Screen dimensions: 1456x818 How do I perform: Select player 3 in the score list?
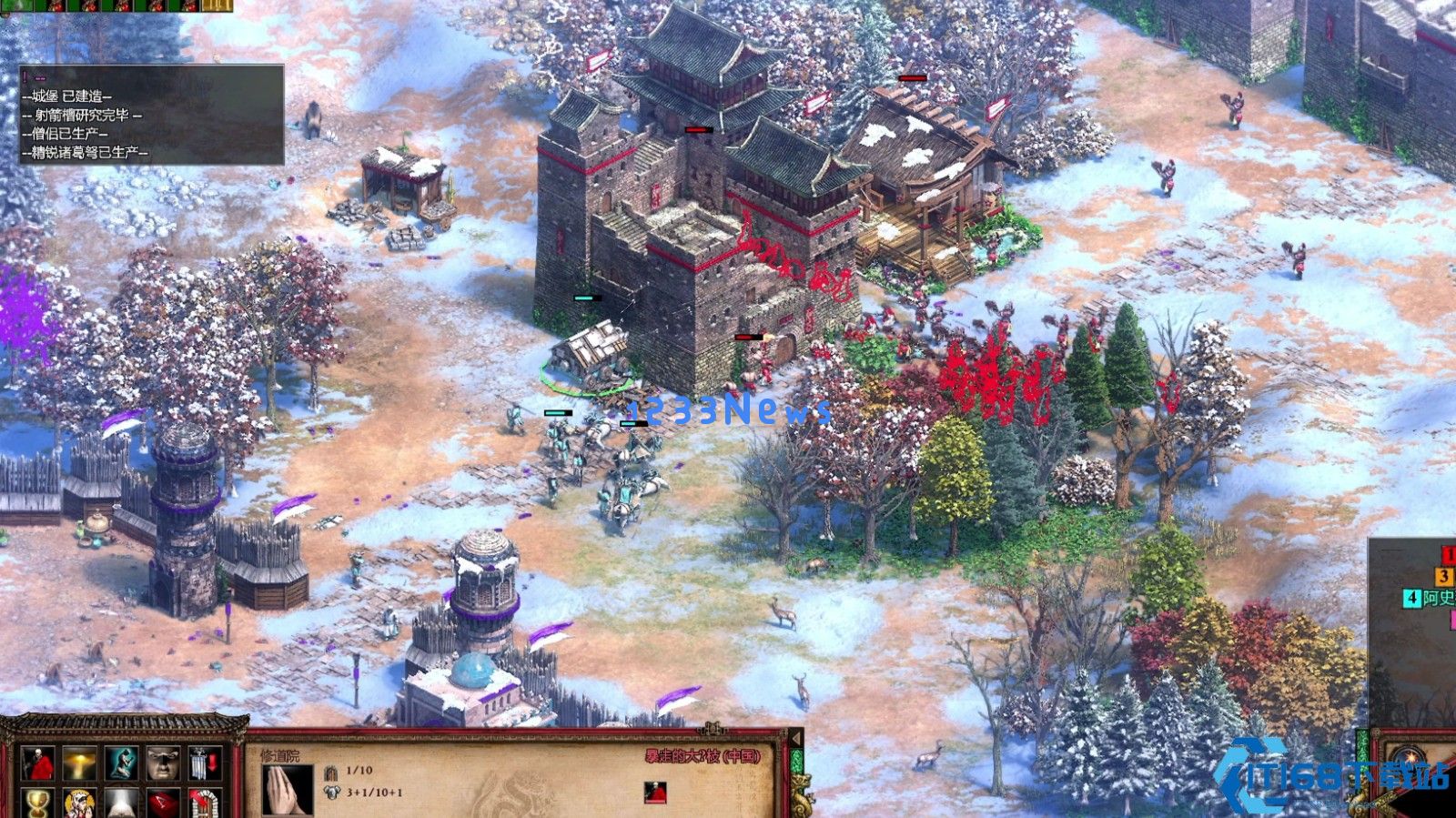(x=1444, y=576)
